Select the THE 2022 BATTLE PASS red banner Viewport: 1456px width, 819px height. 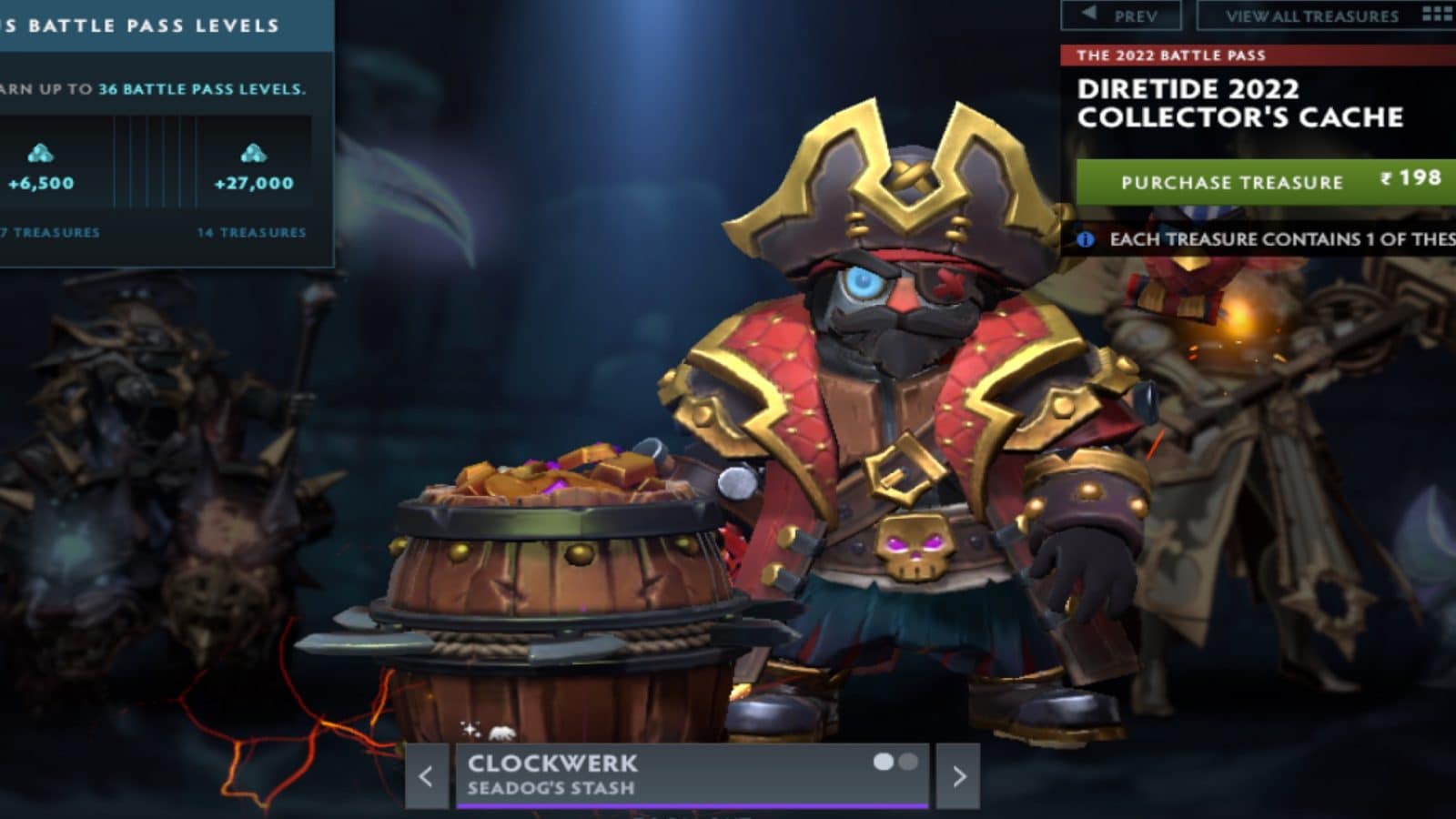click(1174, 56)
